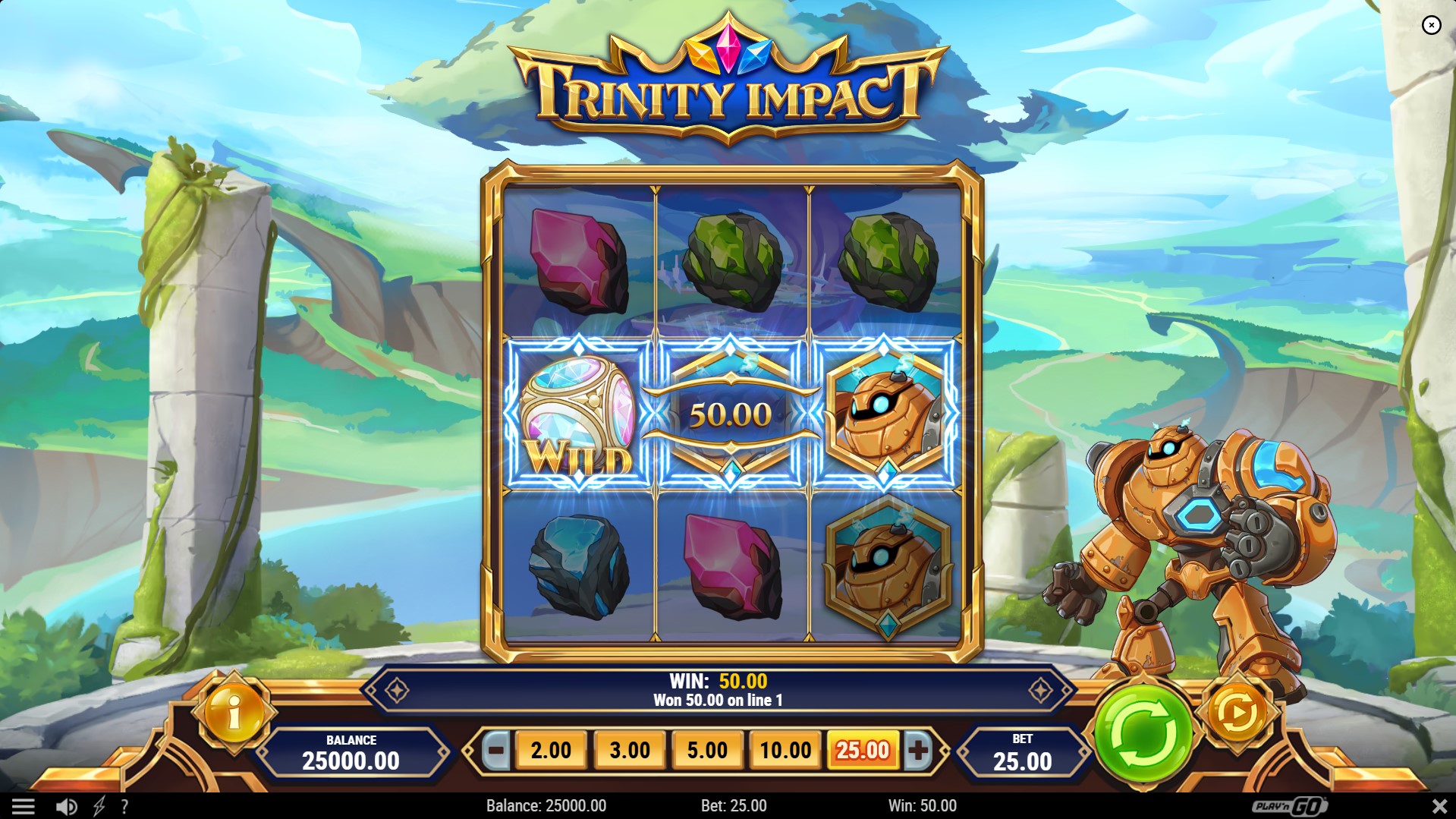The width and height of the screenshot is (1456, 819).
Task: Start autoplay with the orange button
Action: [1237, 713]
